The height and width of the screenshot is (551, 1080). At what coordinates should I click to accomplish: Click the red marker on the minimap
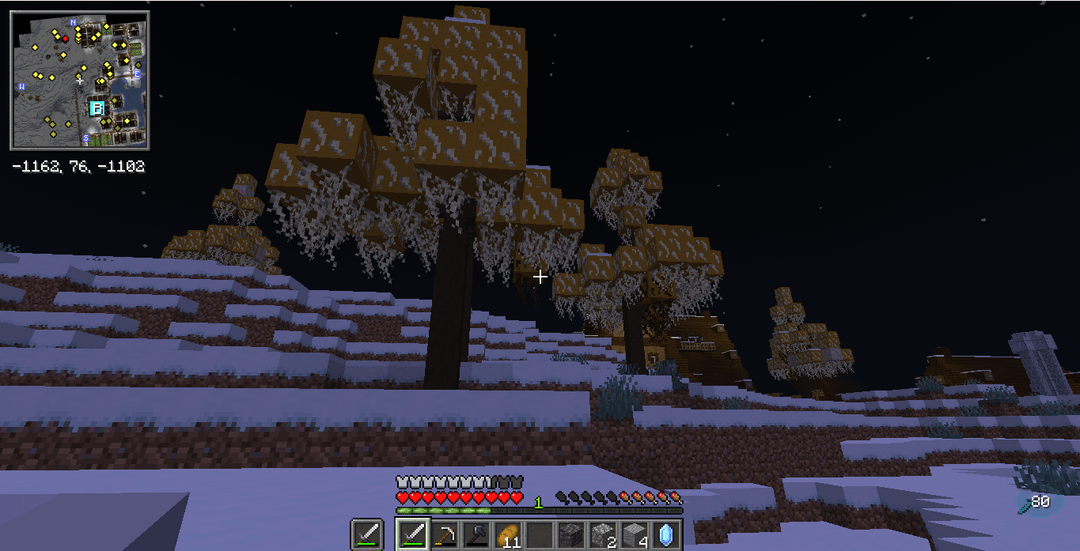(x=66, y=38)
